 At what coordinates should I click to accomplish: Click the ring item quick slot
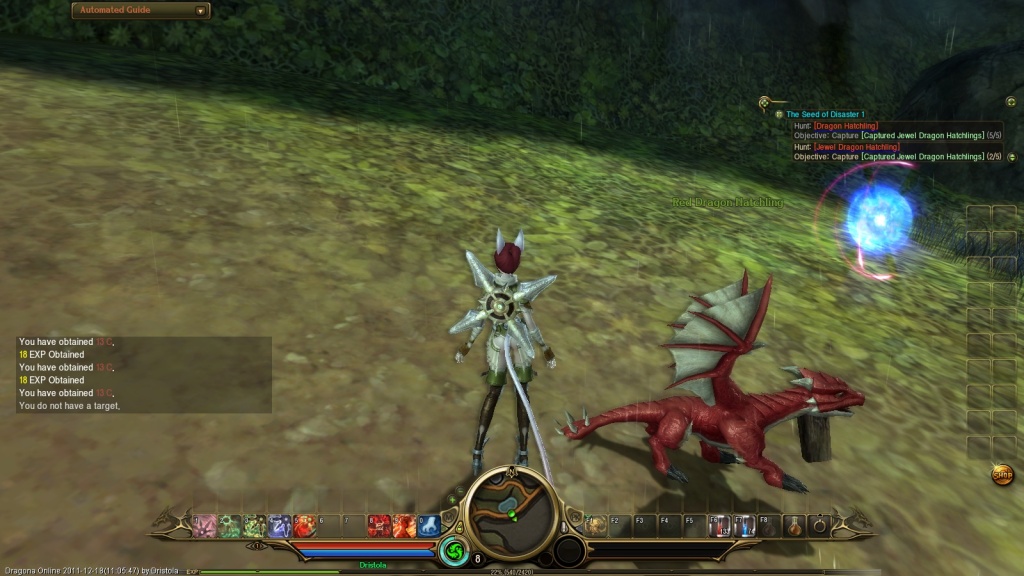coord(821,525)
